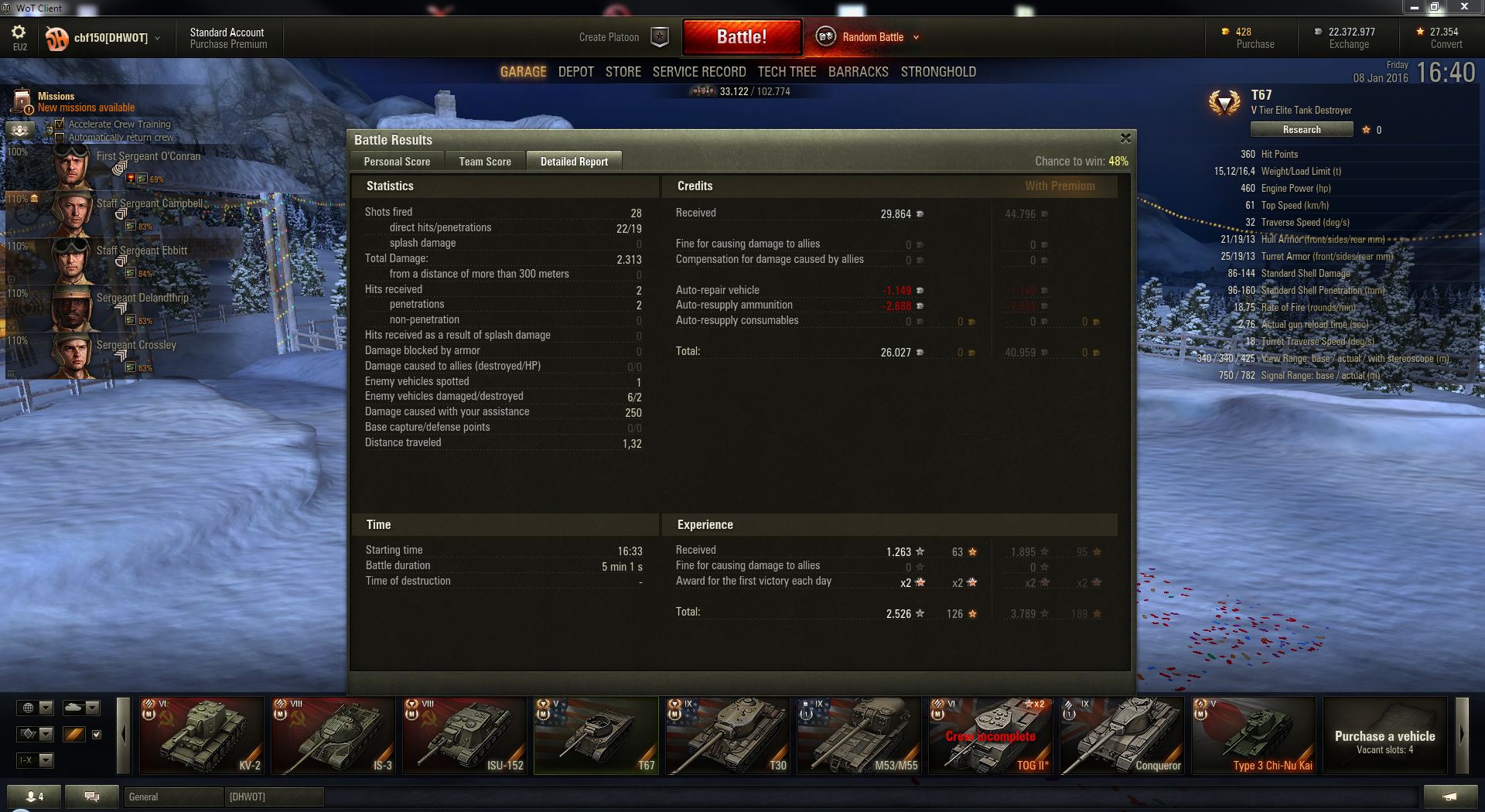Open the game settings gear icon

[x=19, y=32]
